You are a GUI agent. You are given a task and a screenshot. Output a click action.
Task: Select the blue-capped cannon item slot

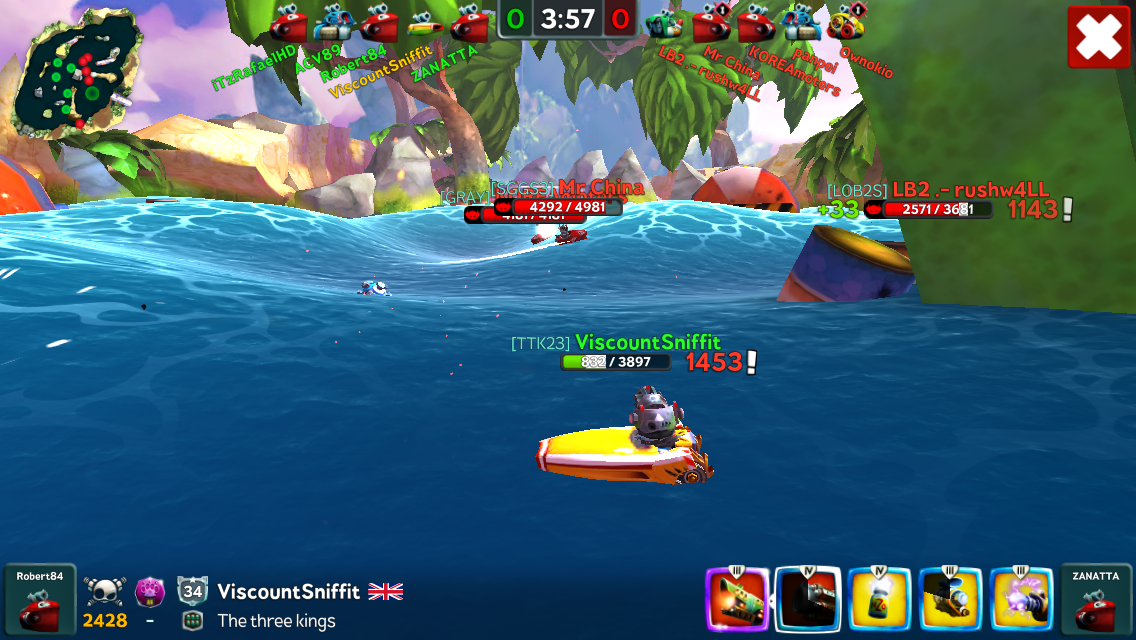pyautogui.click(x=950, y=599)
